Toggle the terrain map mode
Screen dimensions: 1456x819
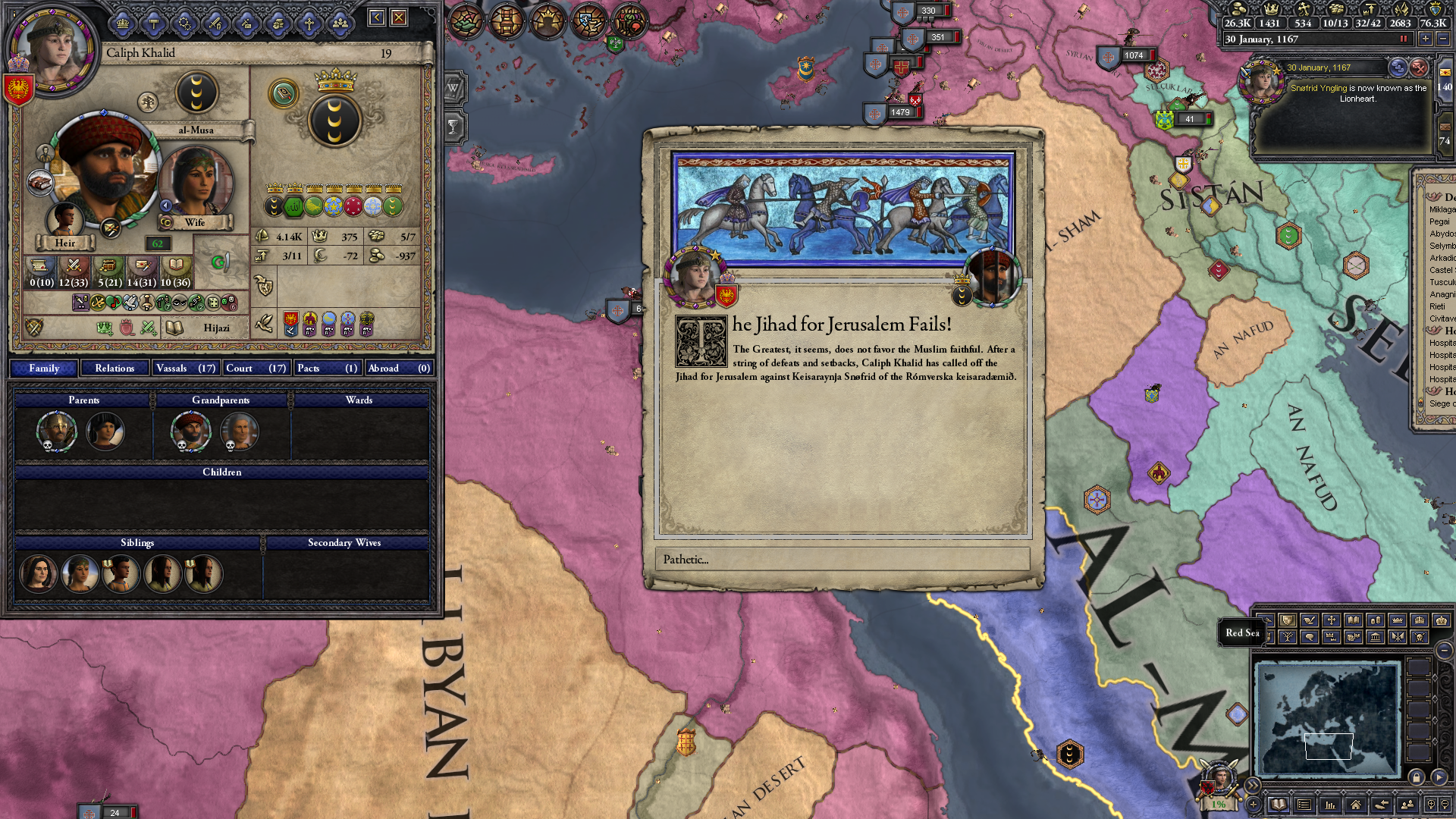coord(1269,621)
